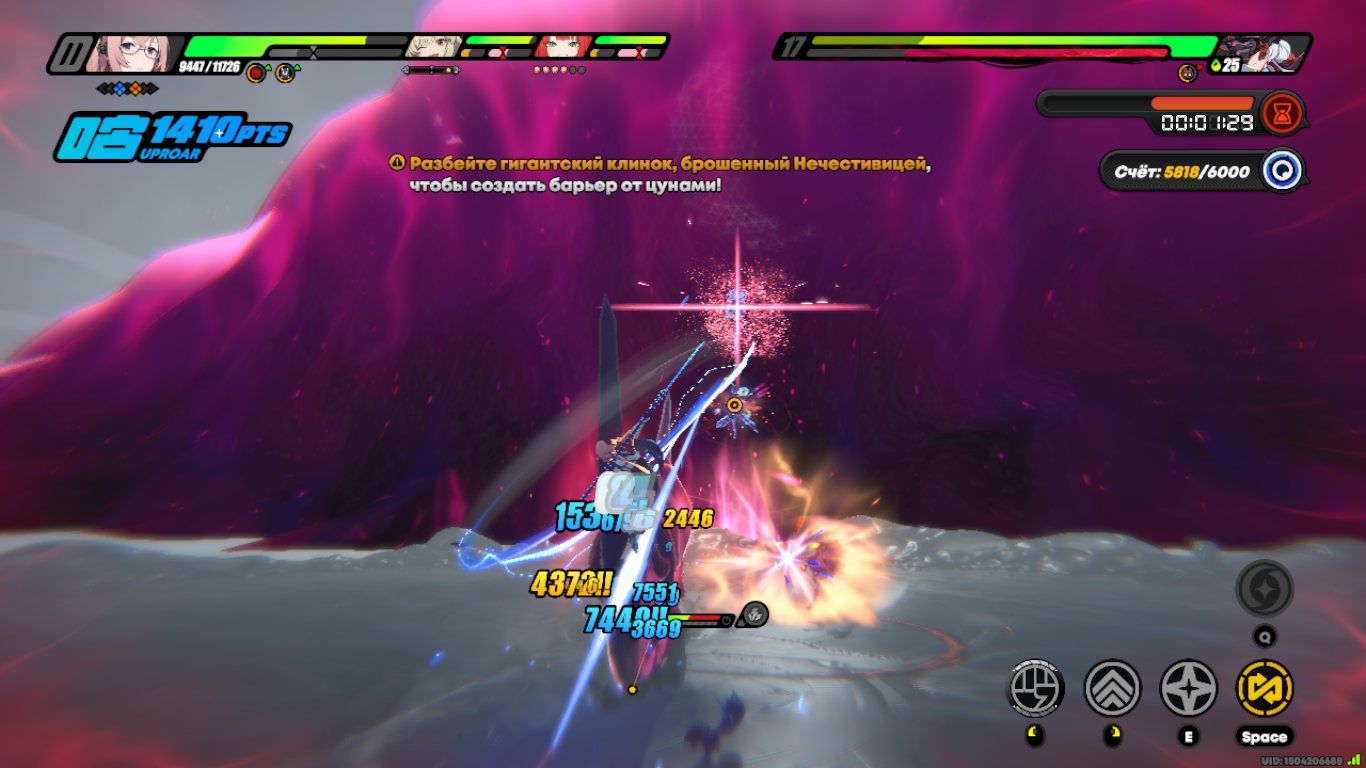
Task: Tap the yellow character switch button
Action: pos(1264,689)
